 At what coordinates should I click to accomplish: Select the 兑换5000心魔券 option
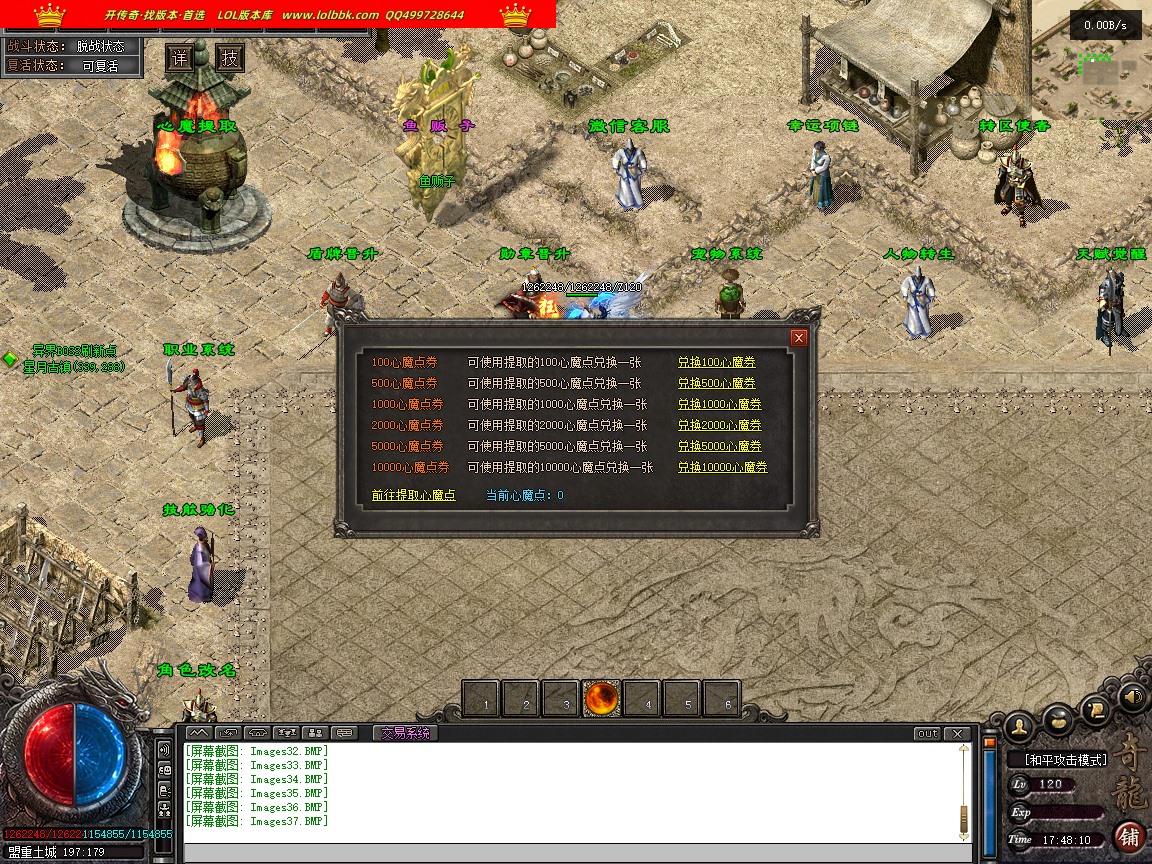click(x=719, y=446)
